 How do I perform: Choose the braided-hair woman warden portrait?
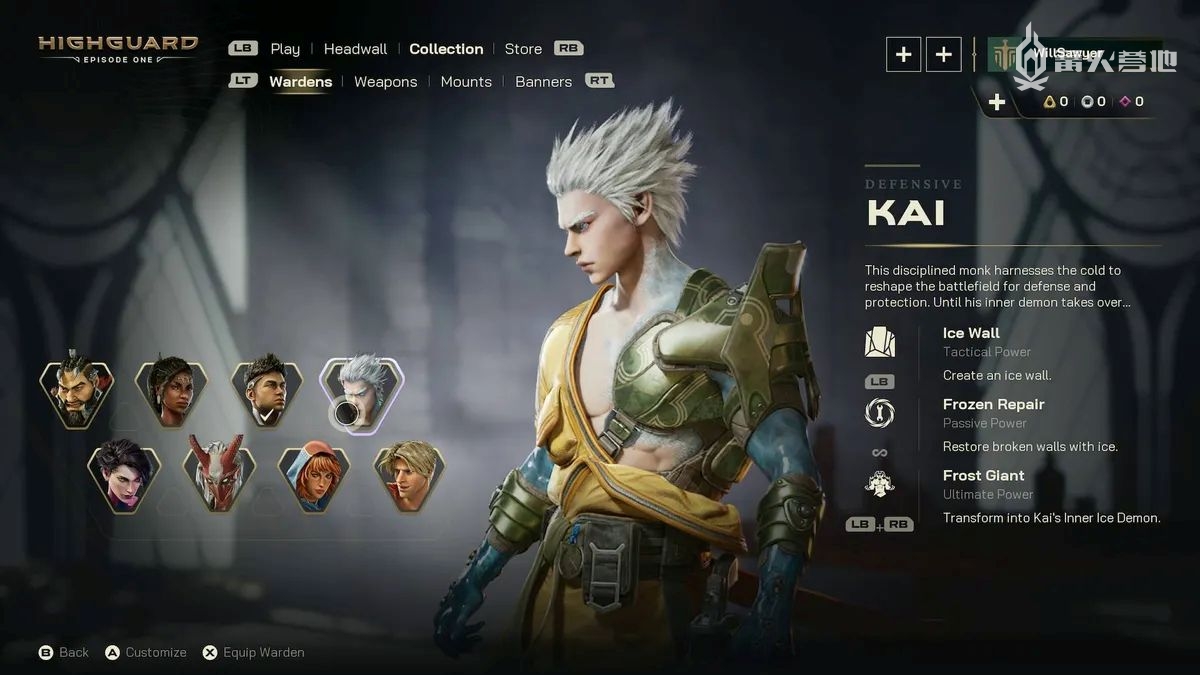pos(172,394)
